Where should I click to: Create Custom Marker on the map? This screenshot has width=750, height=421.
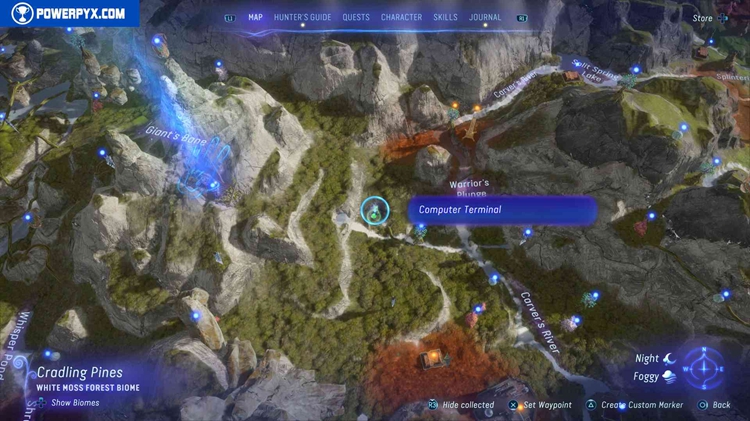tap(636, 405)
